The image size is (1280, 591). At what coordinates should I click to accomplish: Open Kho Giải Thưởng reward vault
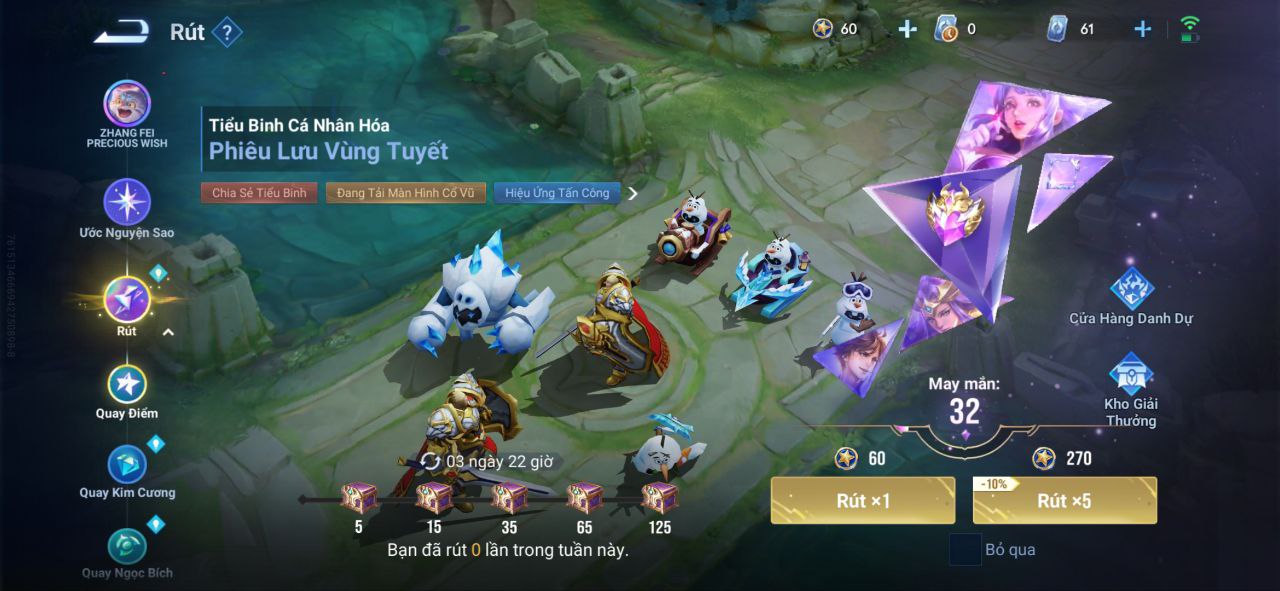pos(1131,376)
